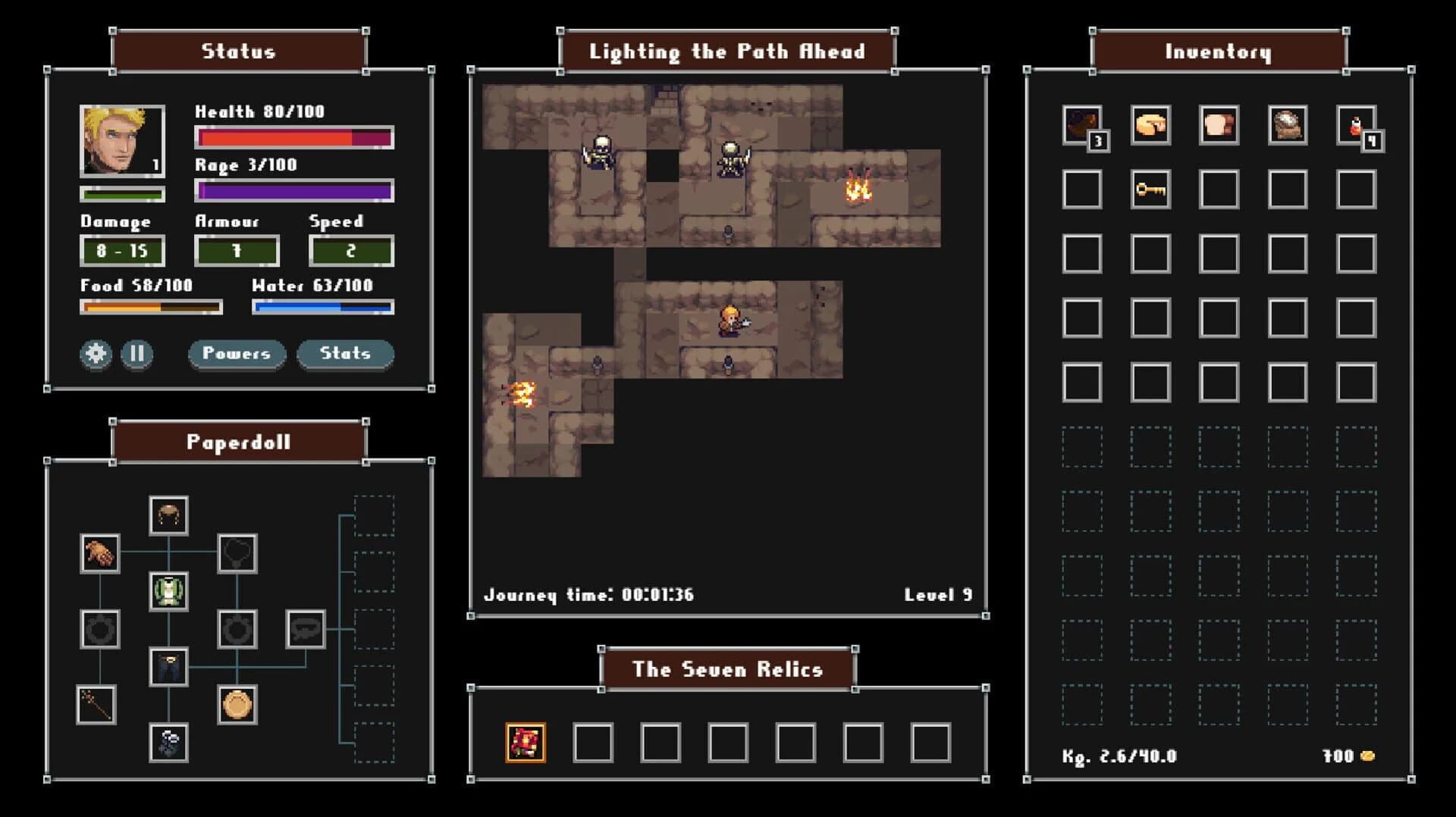Image resolution: width=1456 pixels, height=817 pixels.
Task: Click the golden shield slot in the Paperdoll
Action: point(238,705)
